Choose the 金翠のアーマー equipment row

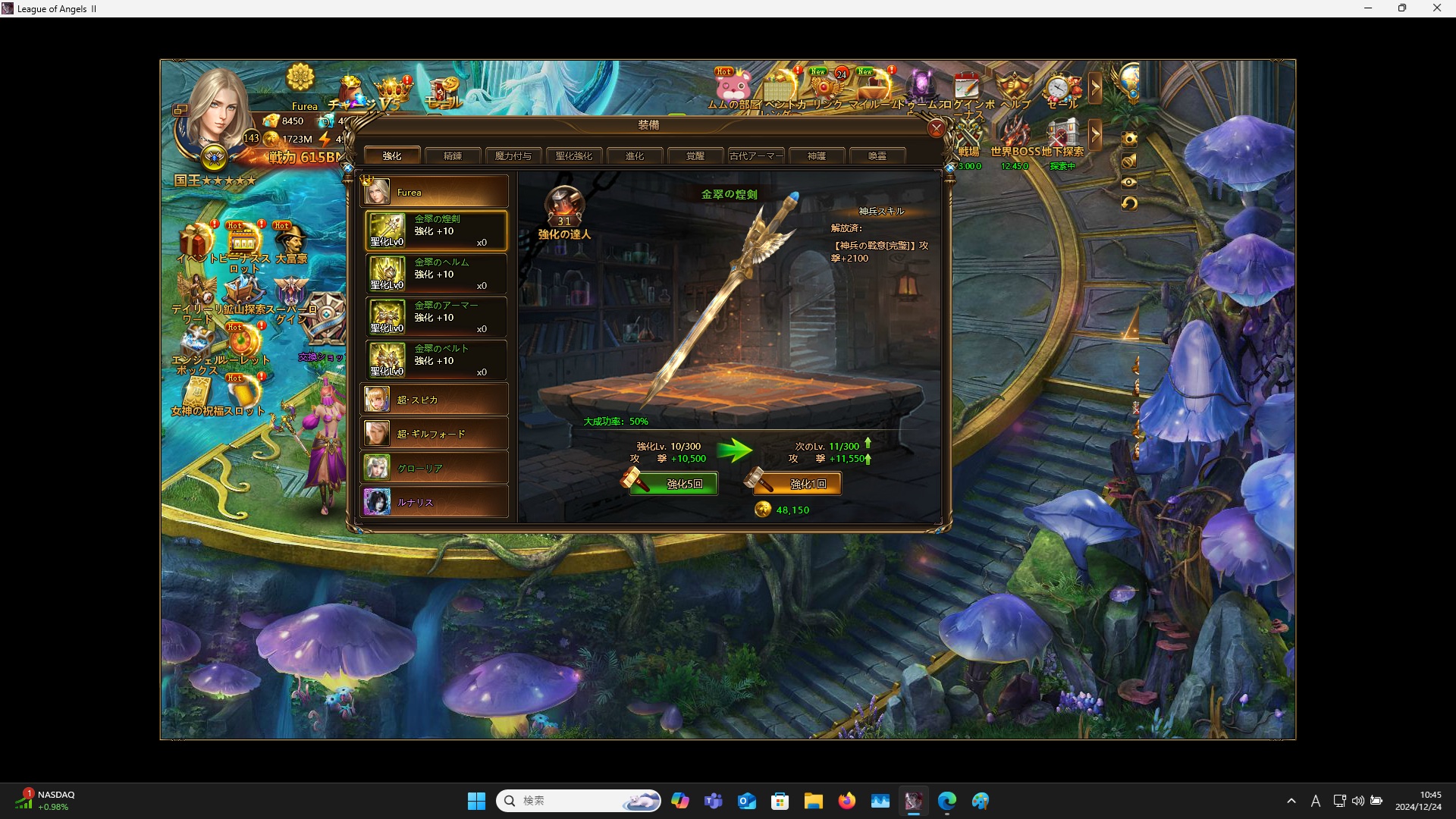pos(435,317)
